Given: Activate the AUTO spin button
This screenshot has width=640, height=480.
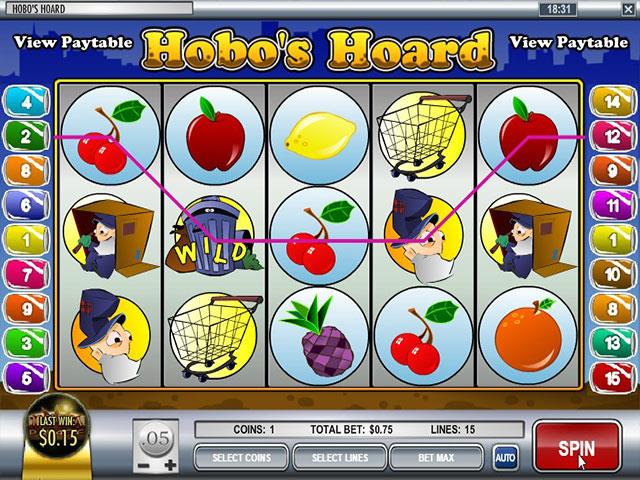Looking at the screenshot, I should (x=505, y=458).
